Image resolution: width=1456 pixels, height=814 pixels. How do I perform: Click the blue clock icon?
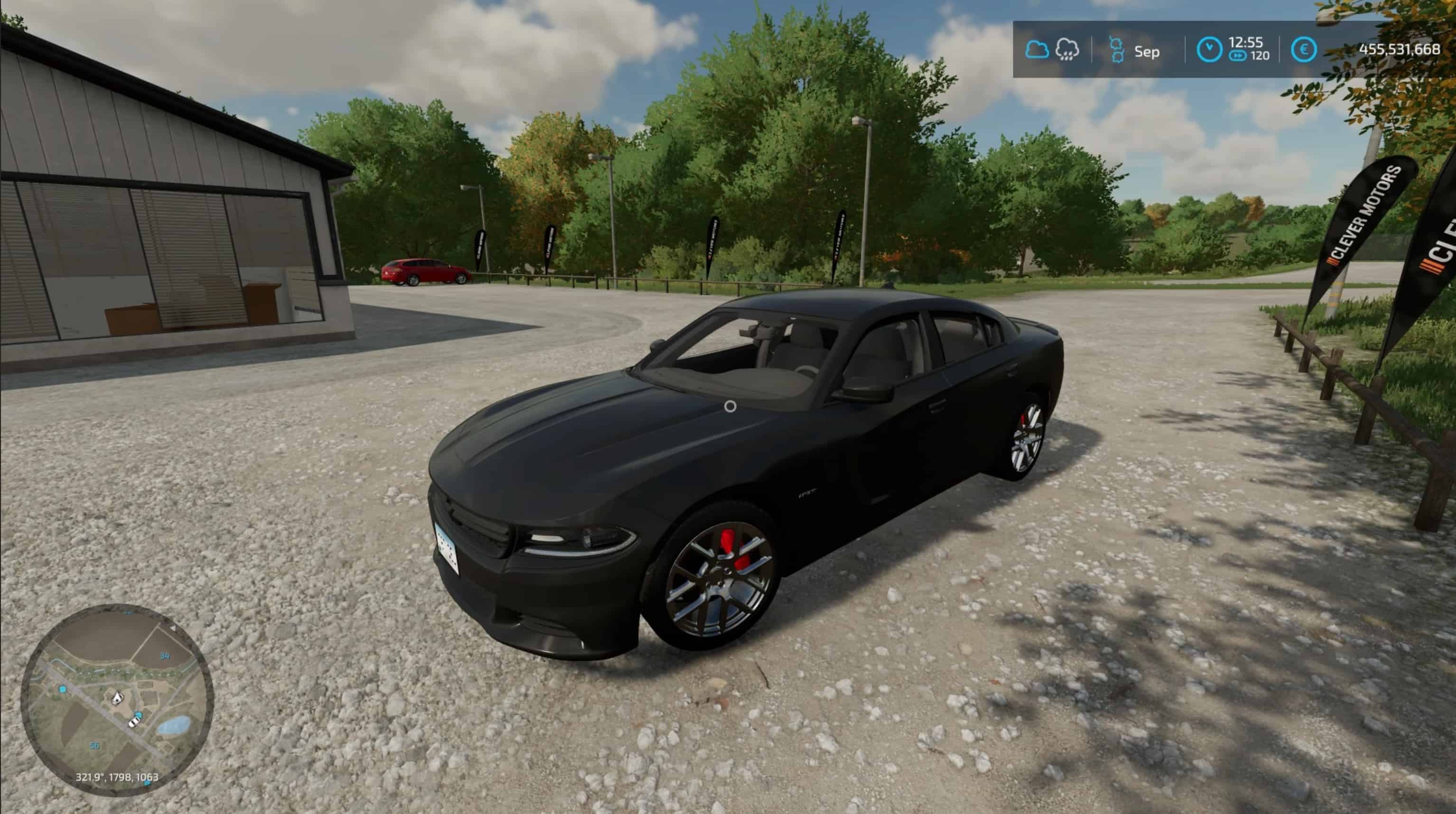coord(1209,50)
